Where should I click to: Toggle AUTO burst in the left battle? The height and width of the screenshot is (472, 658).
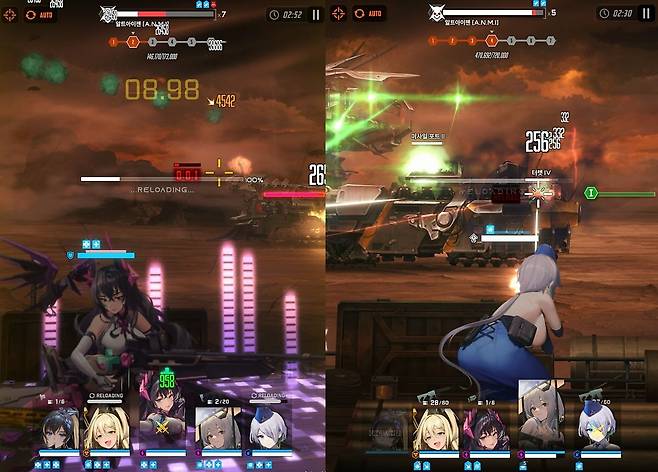[x=40, y=15]
